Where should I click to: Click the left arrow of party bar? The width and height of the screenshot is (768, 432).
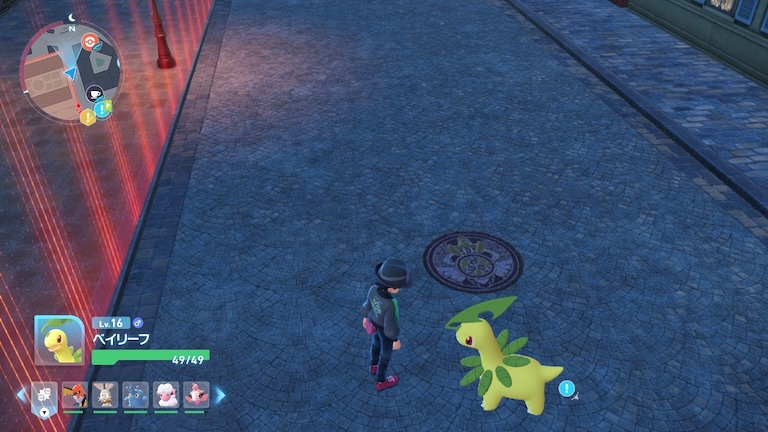[22, 396]
